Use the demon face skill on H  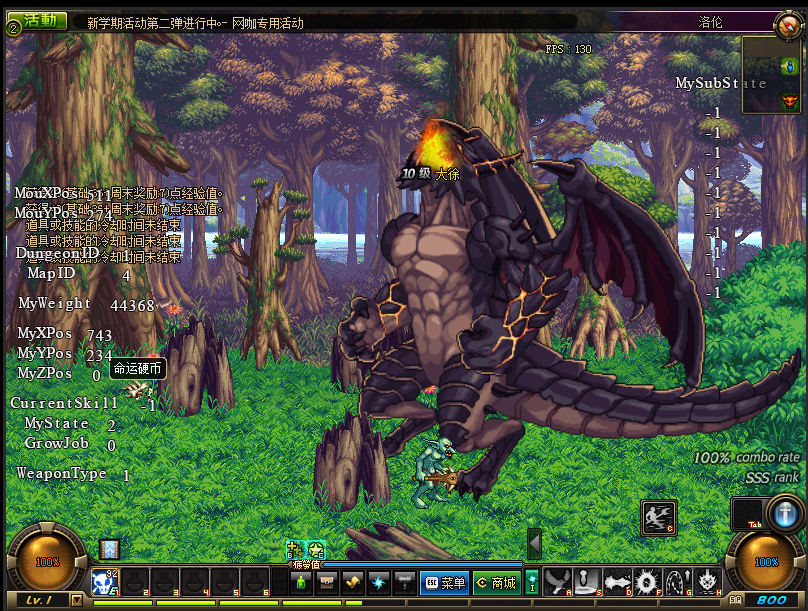(x=708, y=581)
